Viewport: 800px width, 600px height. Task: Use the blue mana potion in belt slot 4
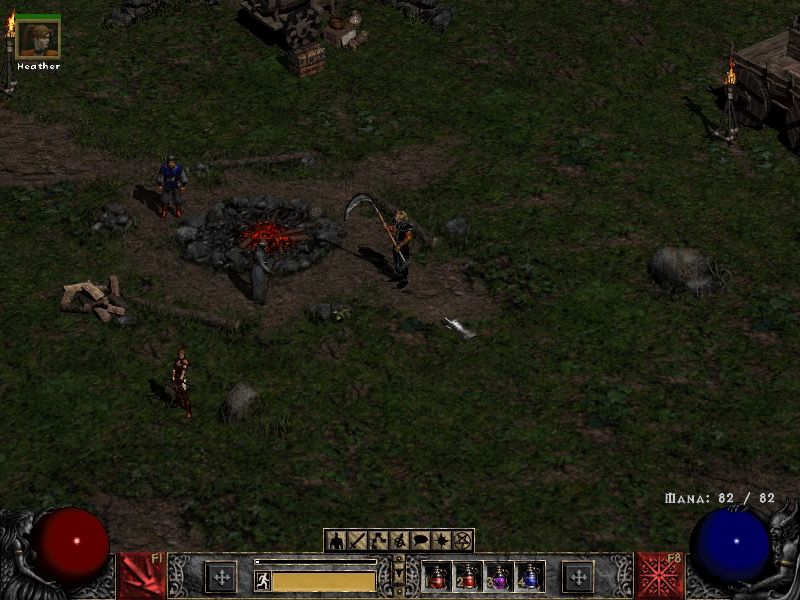(x=529, y=577)
